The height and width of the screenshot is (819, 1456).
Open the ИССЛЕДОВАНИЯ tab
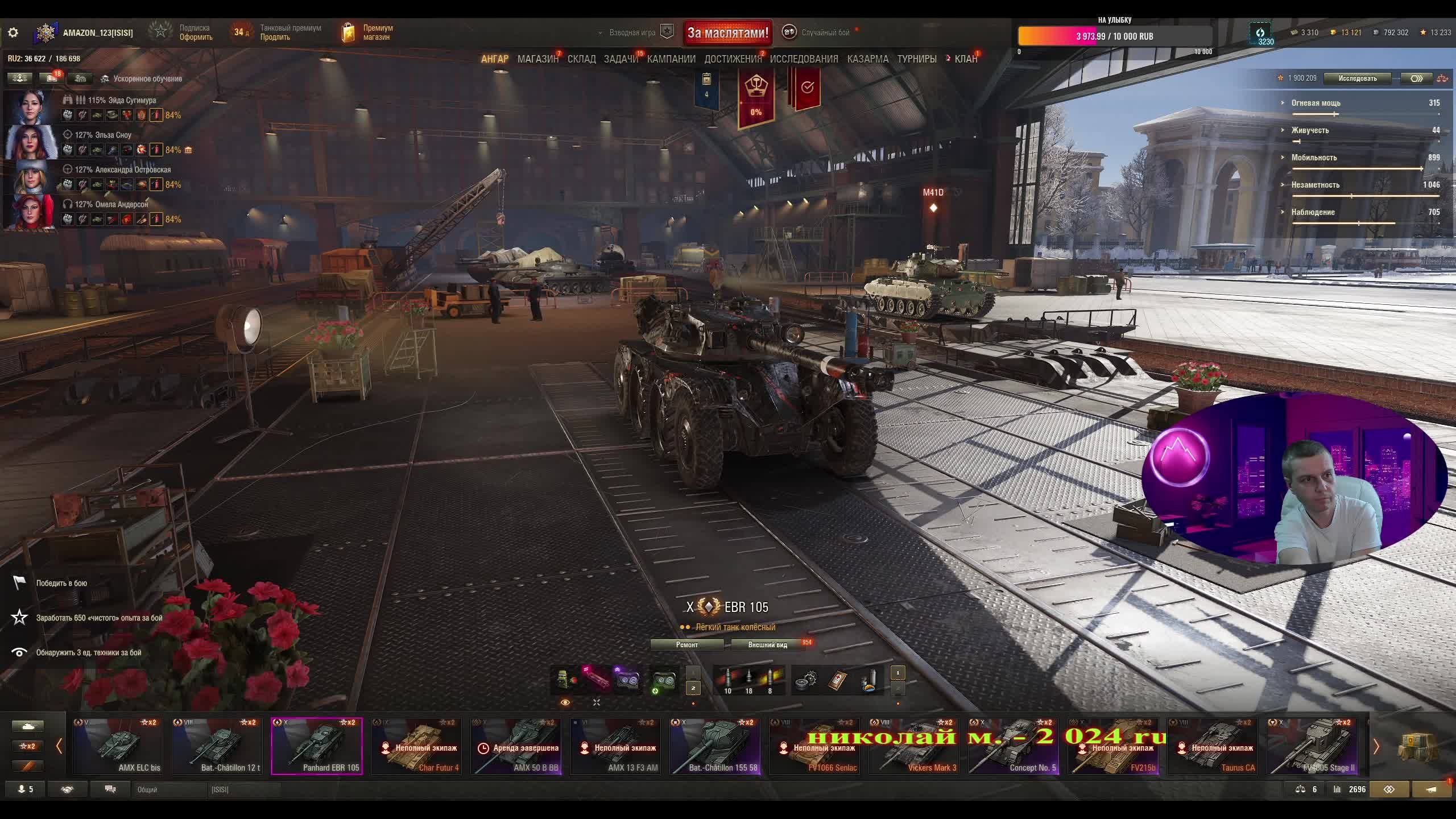tap(804, 59)
